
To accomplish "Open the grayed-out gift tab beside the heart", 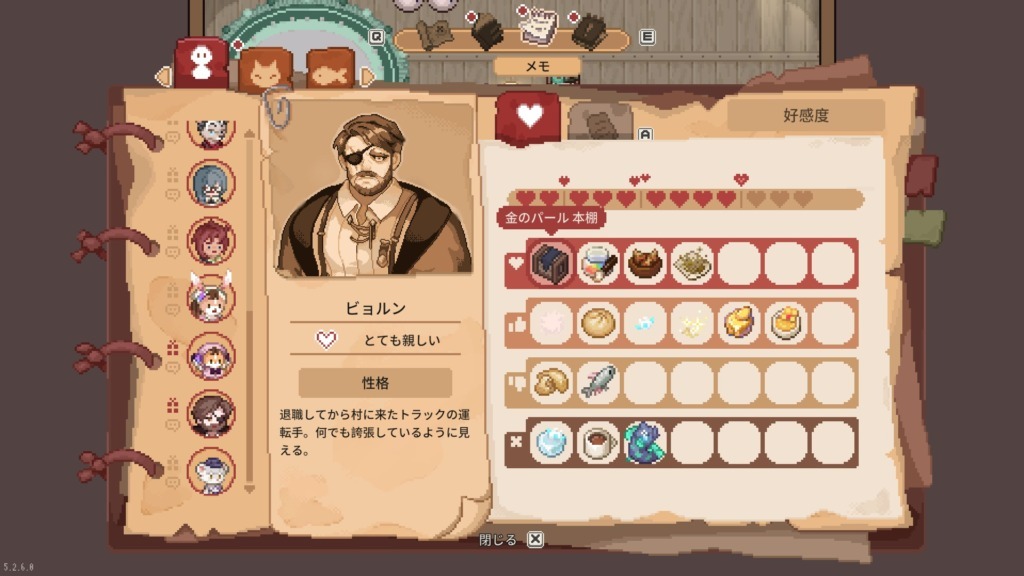I will click(x=600, y=123).
